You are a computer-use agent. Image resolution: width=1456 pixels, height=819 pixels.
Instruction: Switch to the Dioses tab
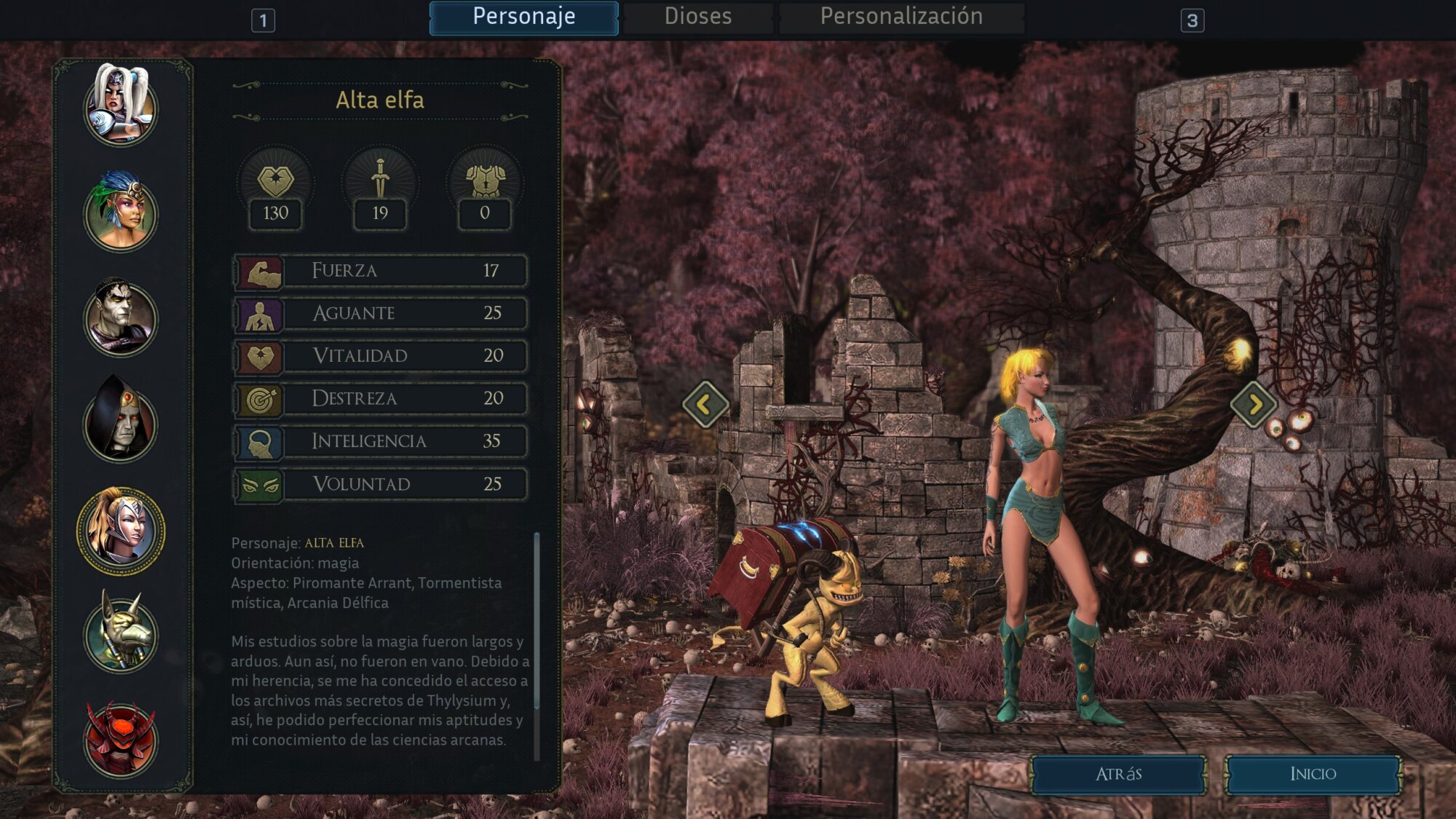(697, 17)
